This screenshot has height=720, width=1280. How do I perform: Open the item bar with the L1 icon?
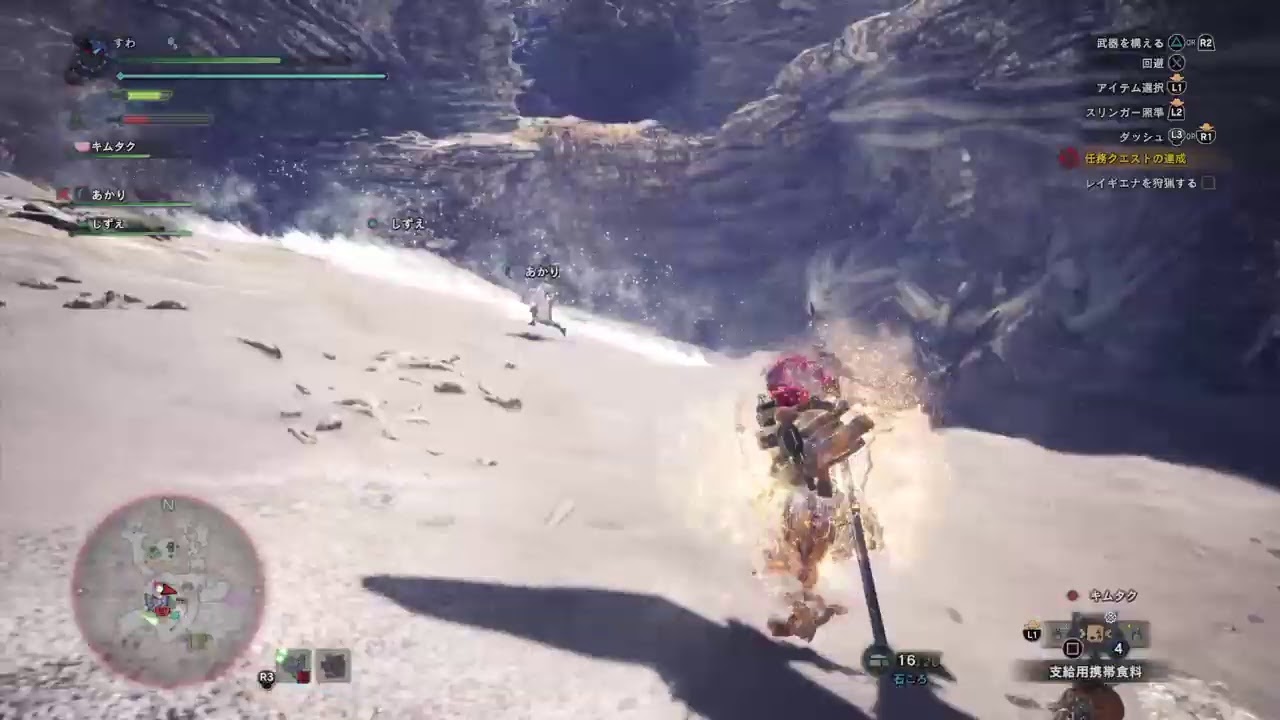(1030, 632)
